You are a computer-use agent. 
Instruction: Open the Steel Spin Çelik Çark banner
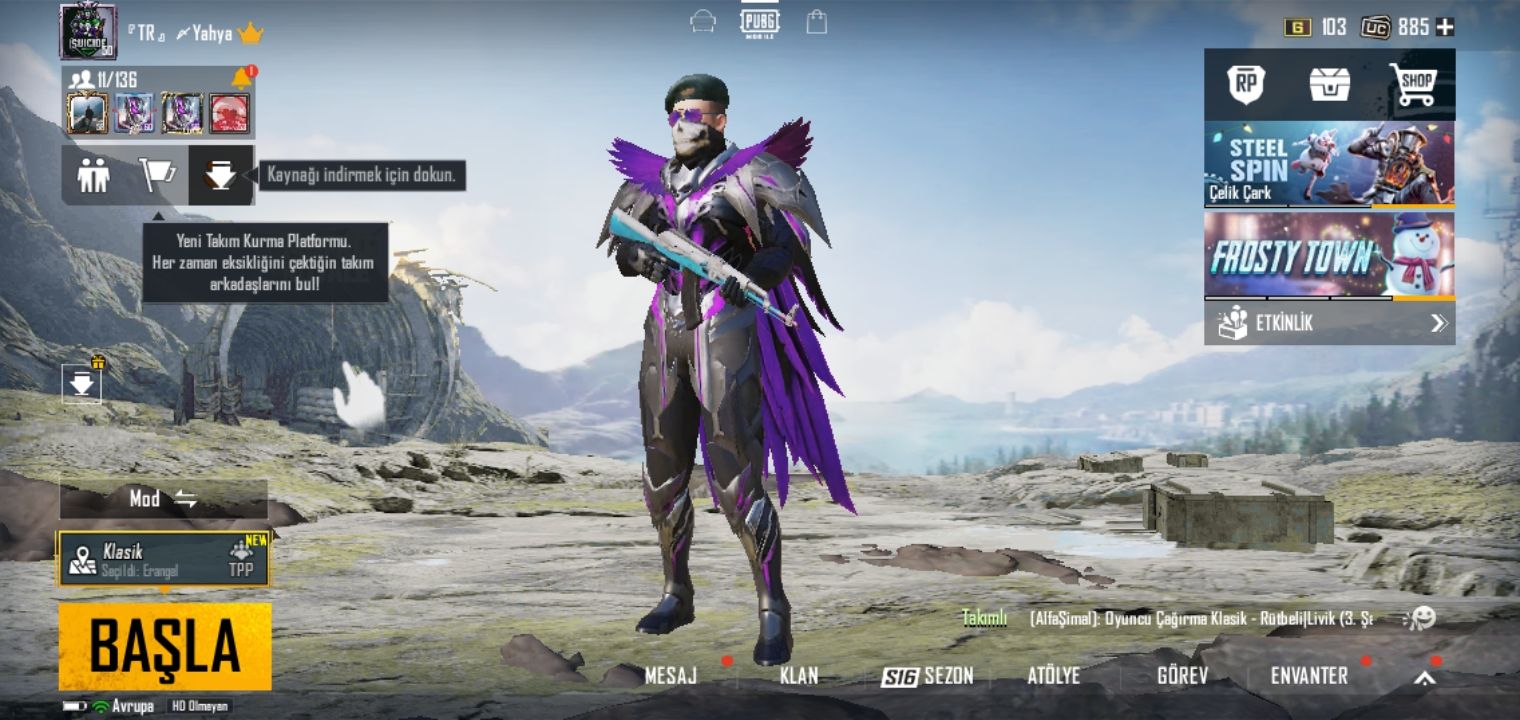click(1329, 164)
